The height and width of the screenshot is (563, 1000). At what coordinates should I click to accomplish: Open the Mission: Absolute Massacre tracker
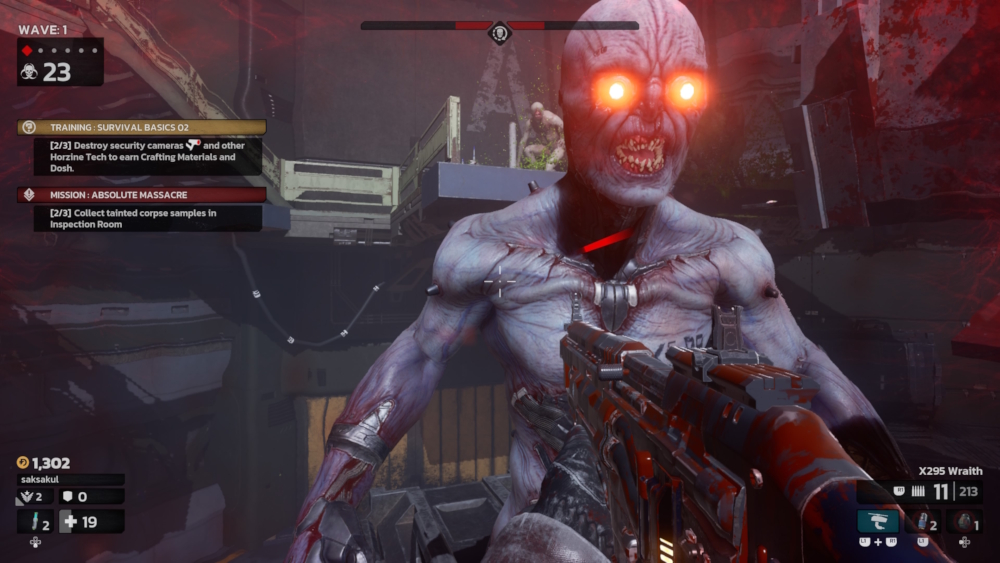(x=142, y=195)
